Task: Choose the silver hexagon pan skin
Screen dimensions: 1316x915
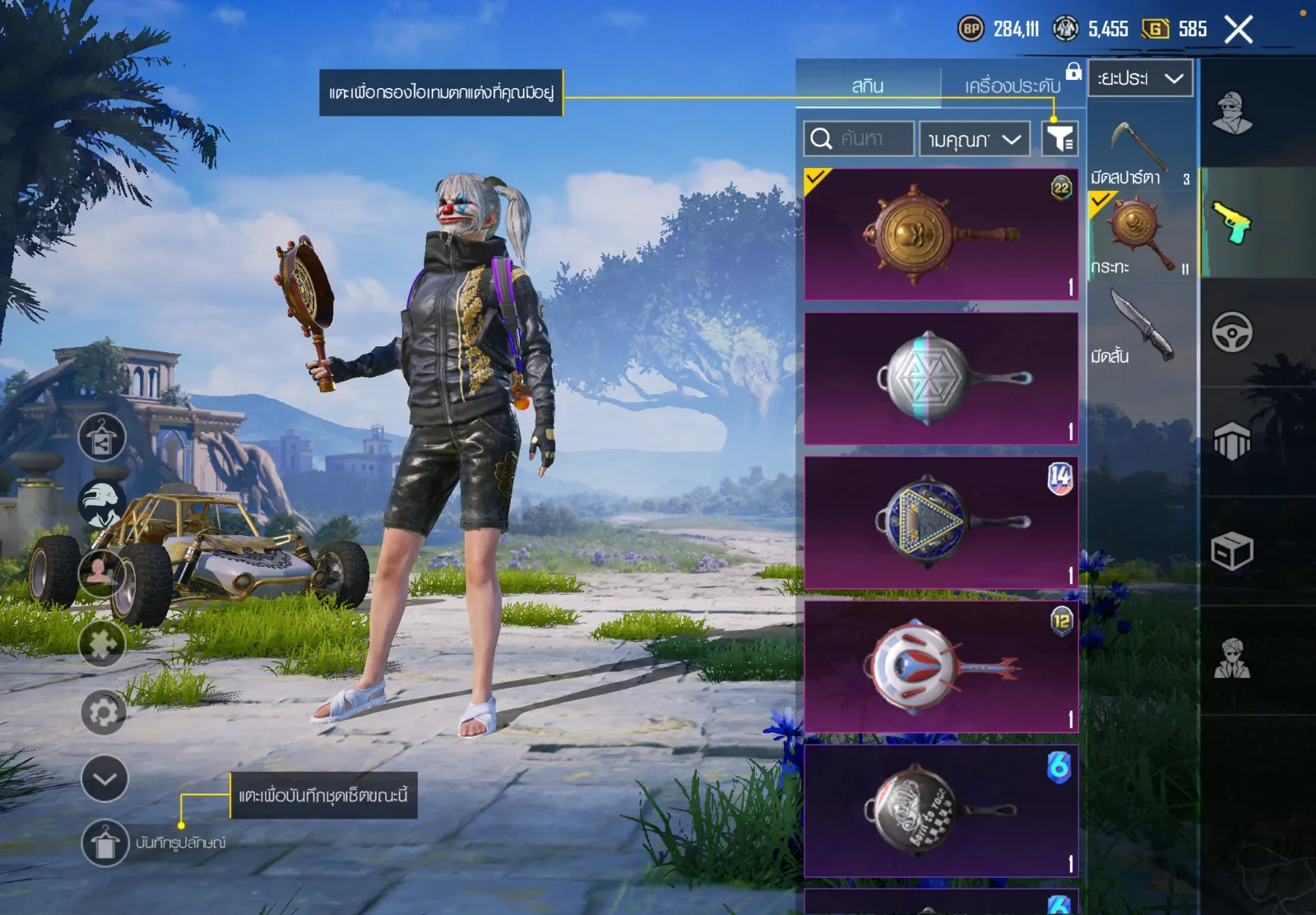Action: pos(941,379)
